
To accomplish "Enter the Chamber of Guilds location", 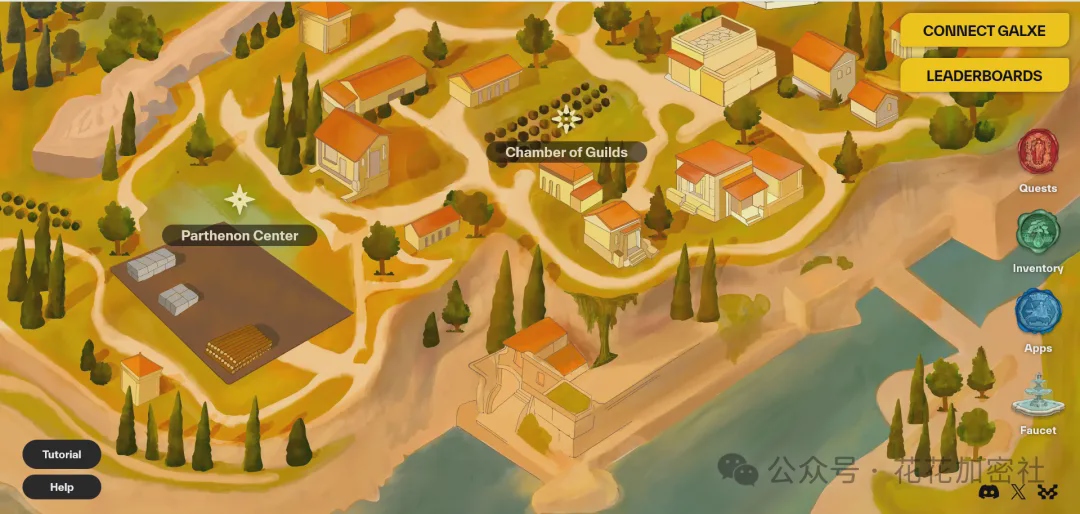I will pos(566,153).
